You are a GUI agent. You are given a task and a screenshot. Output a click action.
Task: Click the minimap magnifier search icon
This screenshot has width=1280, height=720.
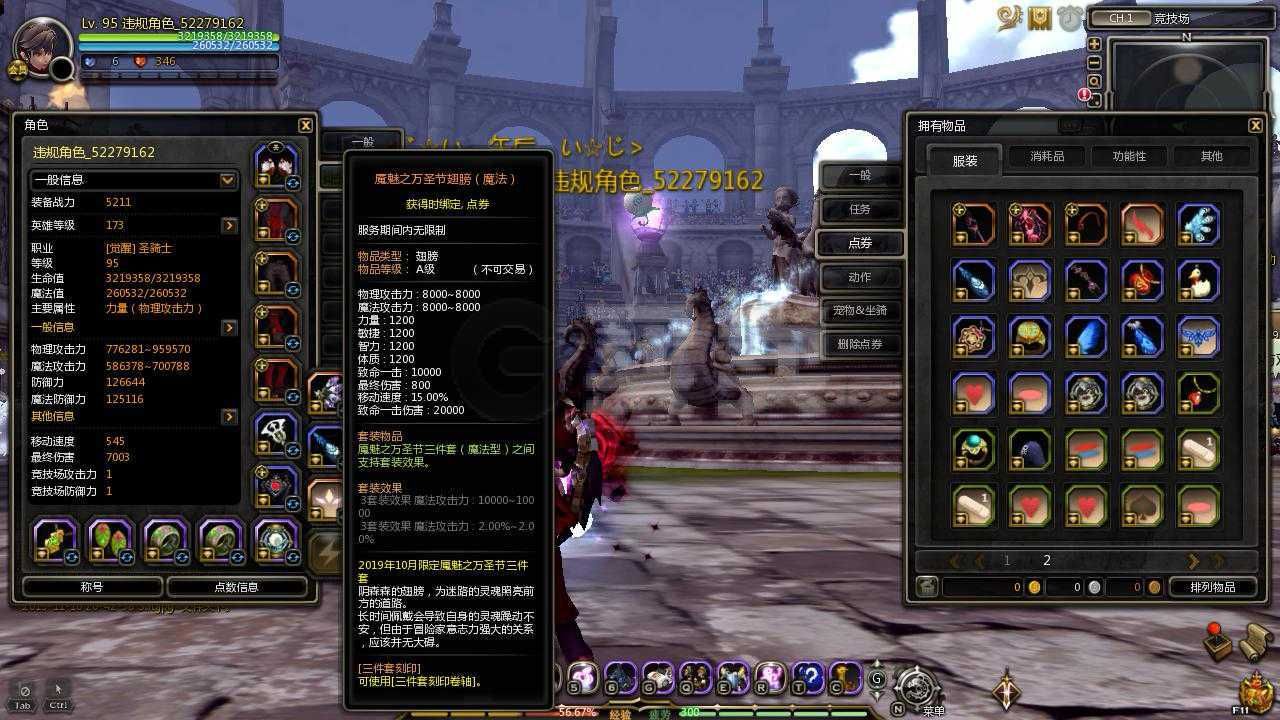click(x=1093, y=80)
